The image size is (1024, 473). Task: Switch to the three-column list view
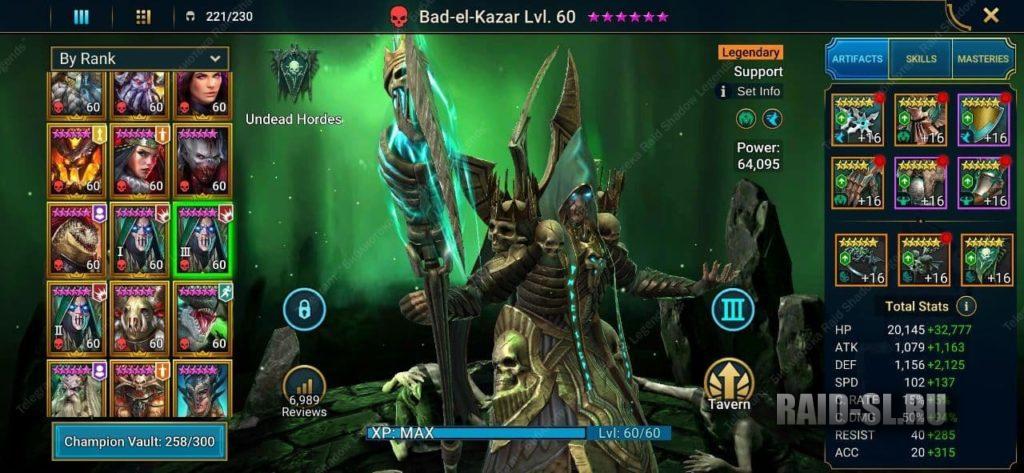coord(82,16)
